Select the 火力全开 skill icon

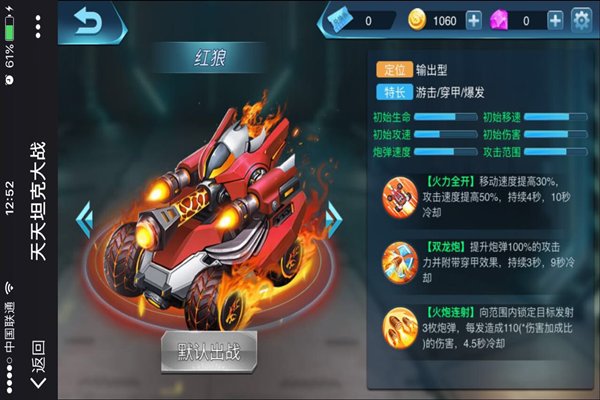click(402, 197)
